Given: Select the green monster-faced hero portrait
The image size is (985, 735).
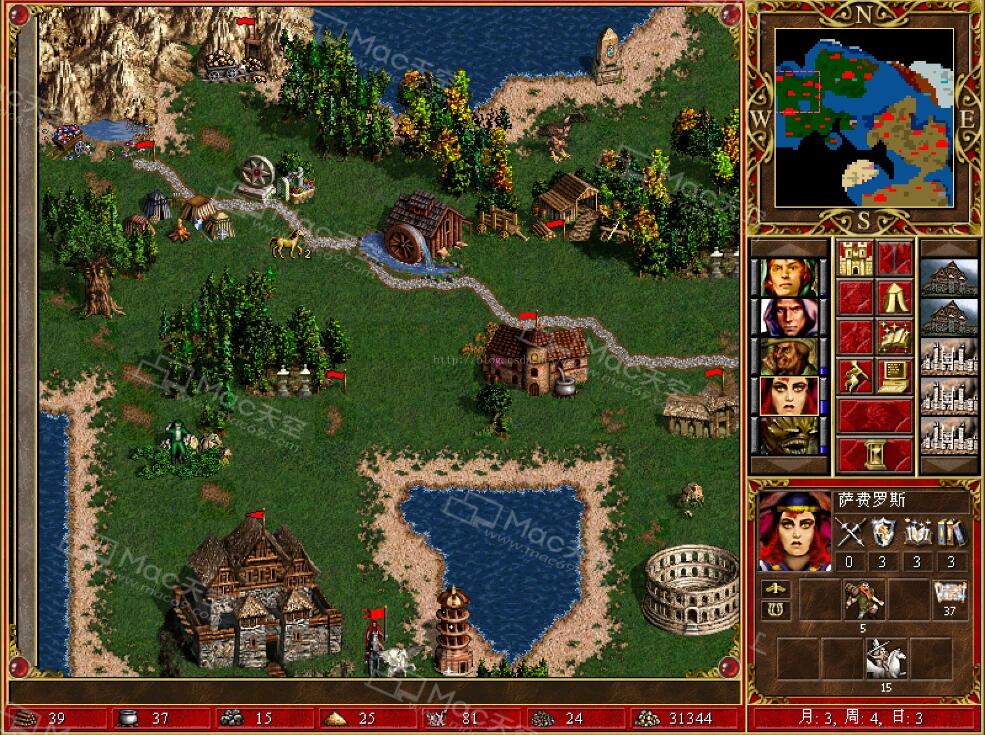Looking at the screenshot, I should (789, 435).
